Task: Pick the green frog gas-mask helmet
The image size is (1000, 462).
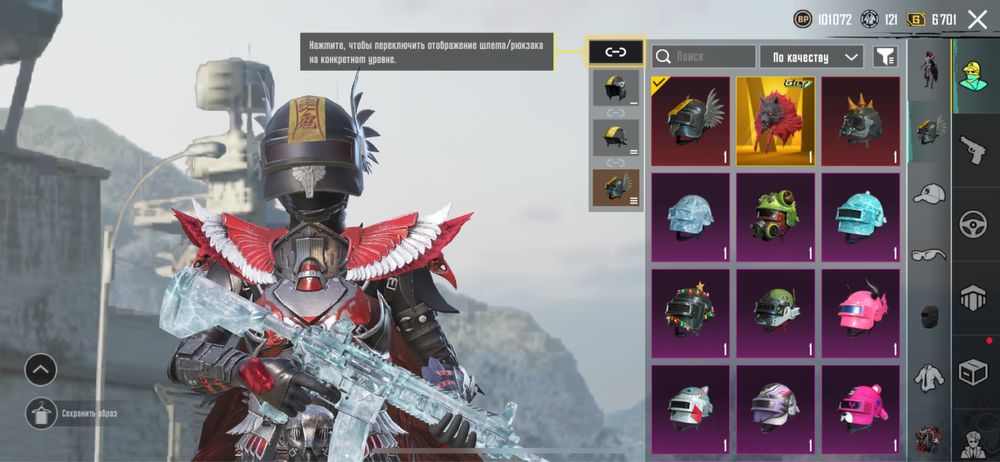Action: 775,216
